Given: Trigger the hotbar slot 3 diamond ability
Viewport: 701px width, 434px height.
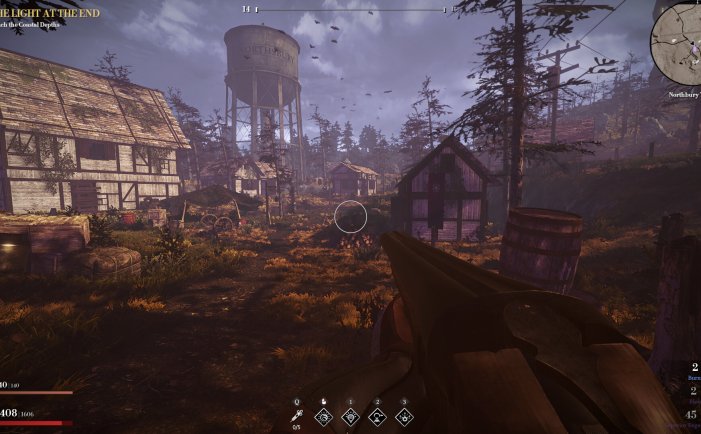Looking at the screenshot, I should point(404,417).
